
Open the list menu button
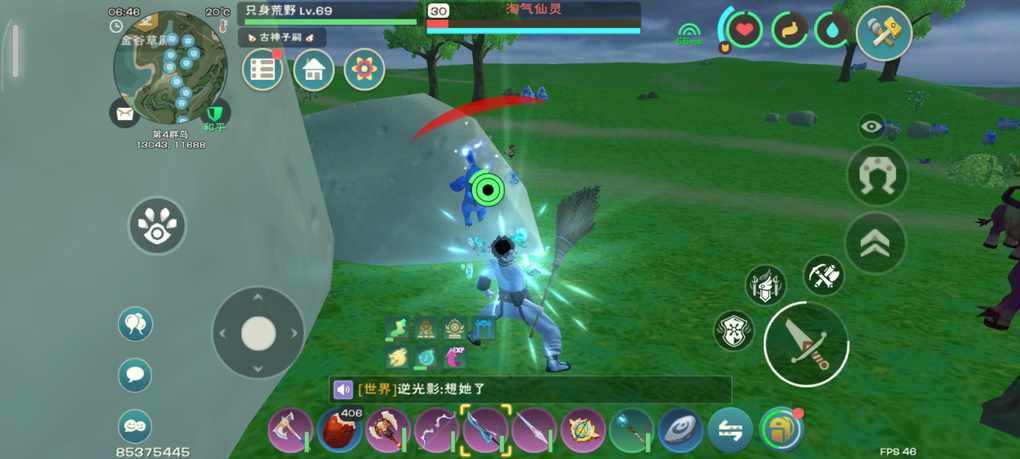coord(263,69)
